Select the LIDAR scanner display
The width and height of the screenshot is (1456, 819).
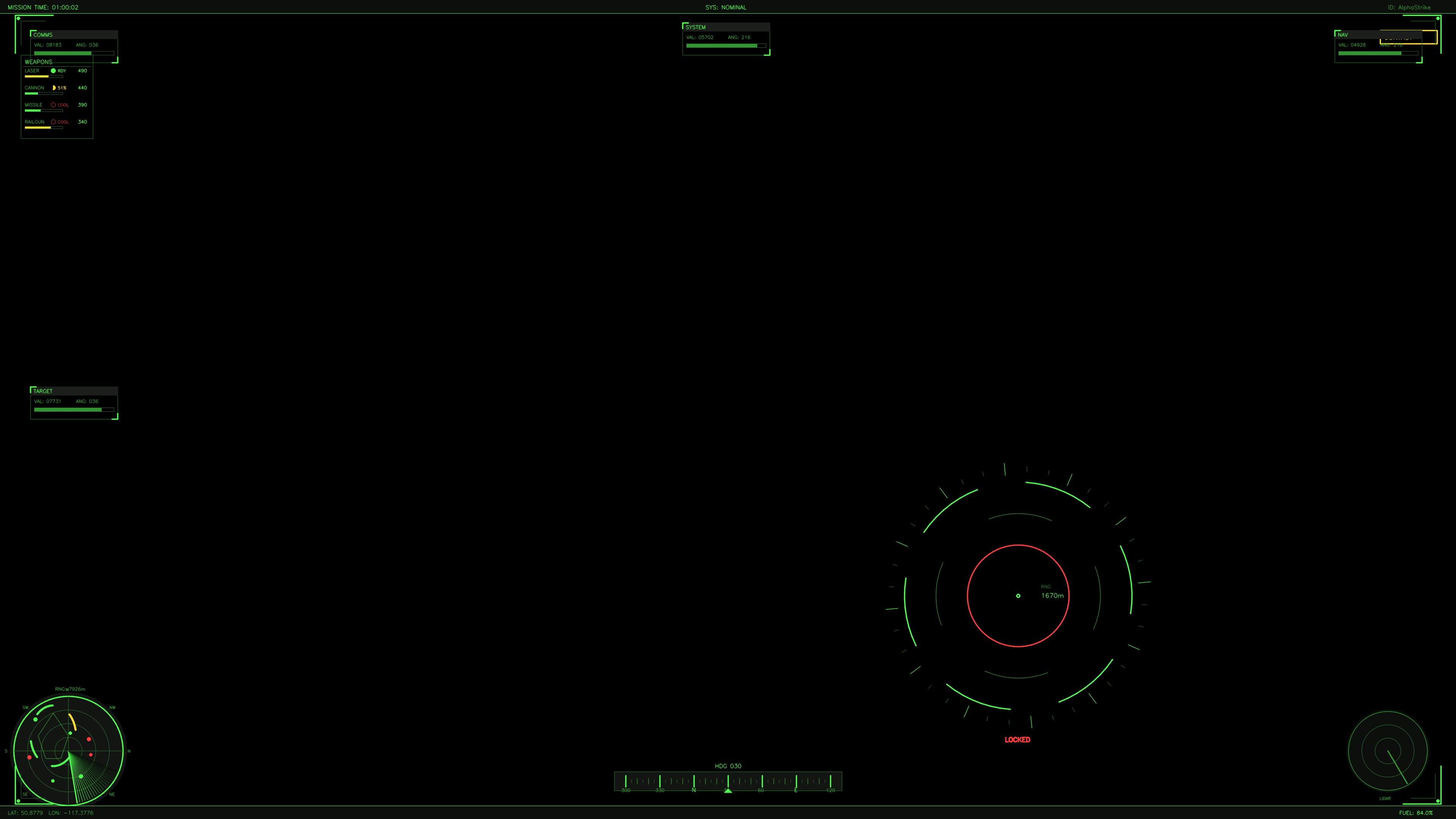(x=1389, y=752)
